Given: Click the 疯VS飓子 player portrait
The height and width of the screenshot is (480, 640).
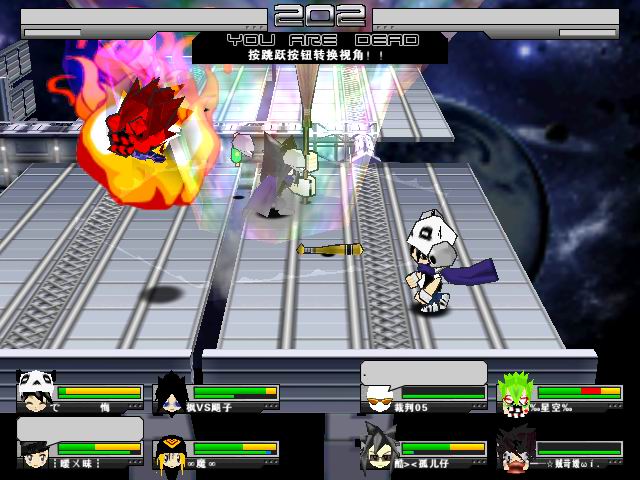Looking at the screenshot, I should point(172,391).
